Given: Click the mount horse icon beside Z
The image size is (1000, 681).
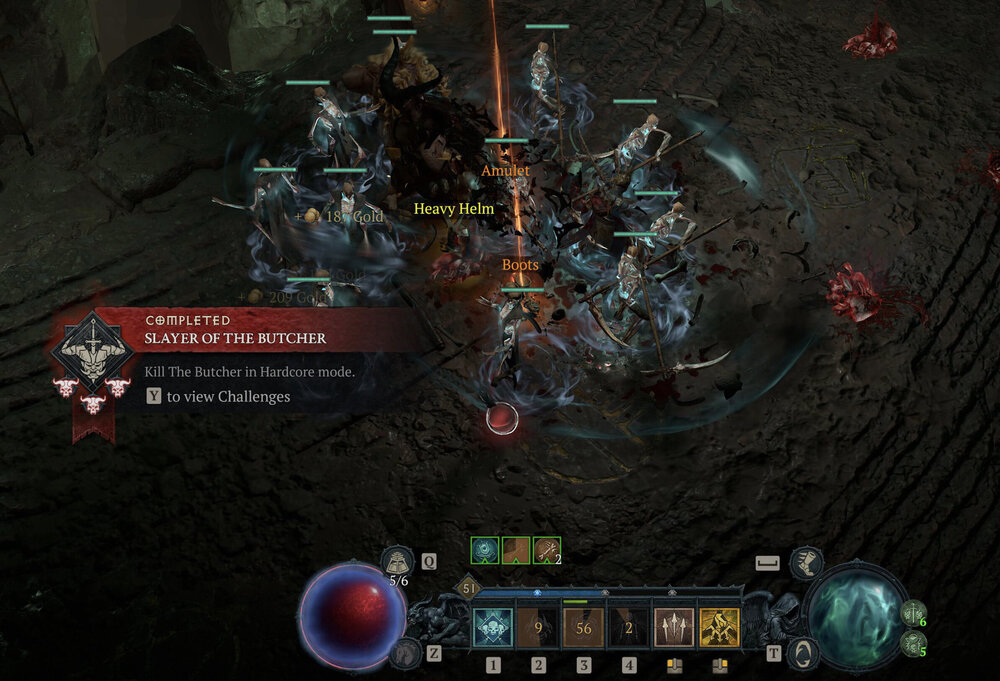Looking at the screenshot, I should click(404, 653).
